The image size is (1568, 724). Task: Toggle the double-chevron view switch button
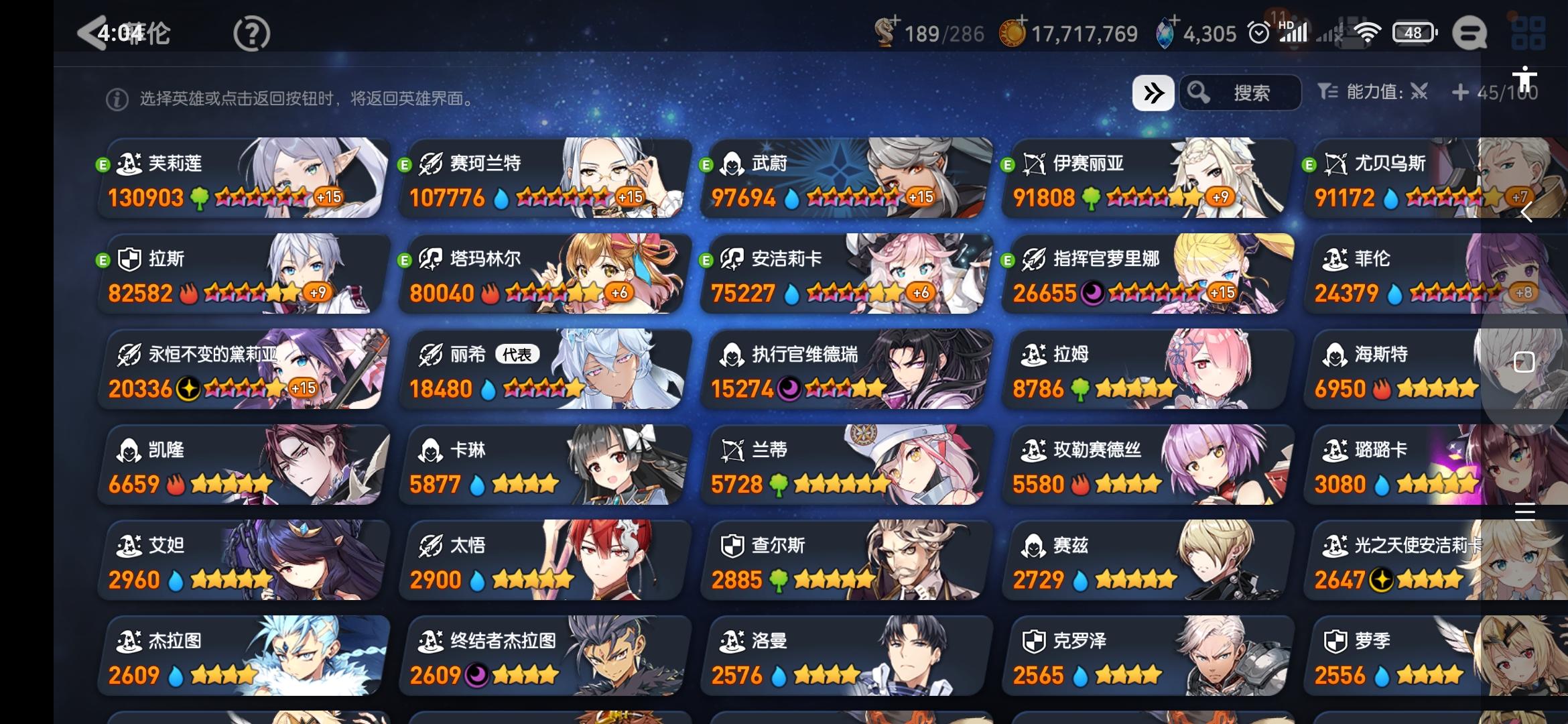1153,92
